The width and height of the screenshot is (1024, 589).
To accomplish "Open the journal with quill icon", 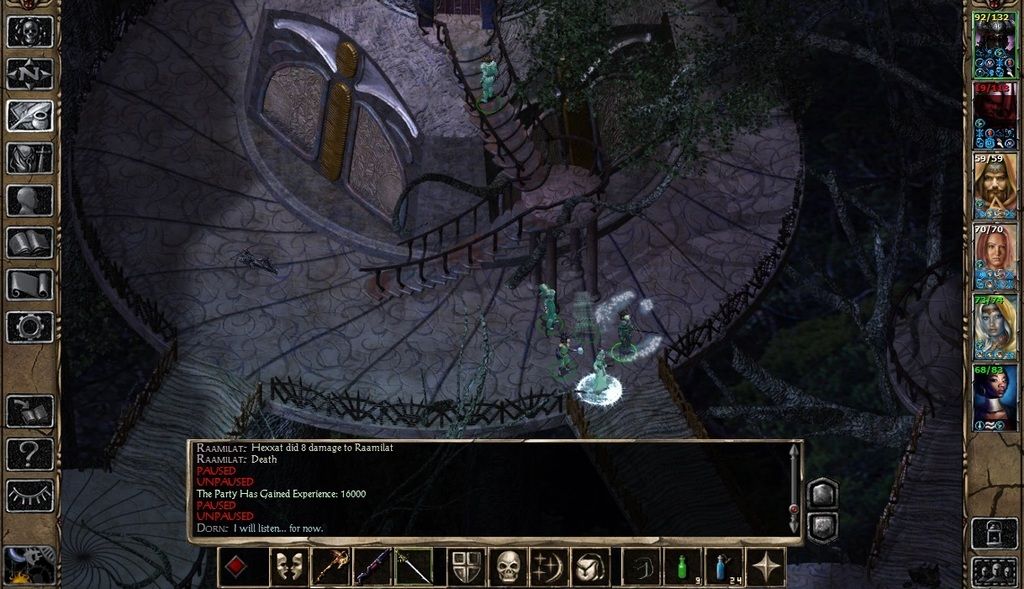I will click(x=30, y=116).
